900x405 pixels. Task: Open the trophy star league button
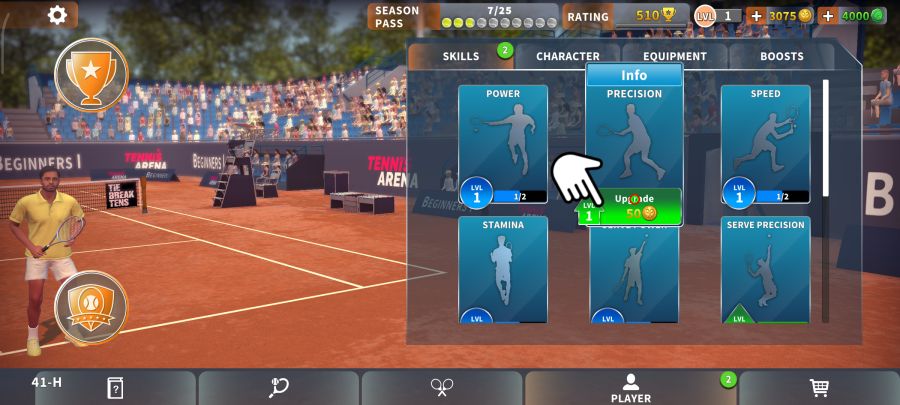pyautogui.click(x=91, y=73)
